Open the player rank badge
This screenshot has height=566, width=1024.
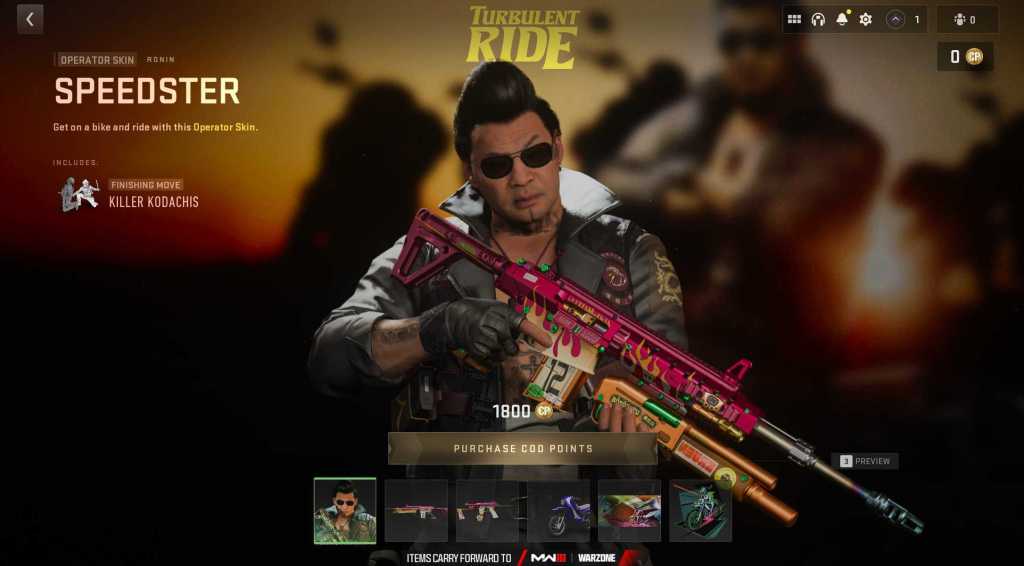click(904, 19)
